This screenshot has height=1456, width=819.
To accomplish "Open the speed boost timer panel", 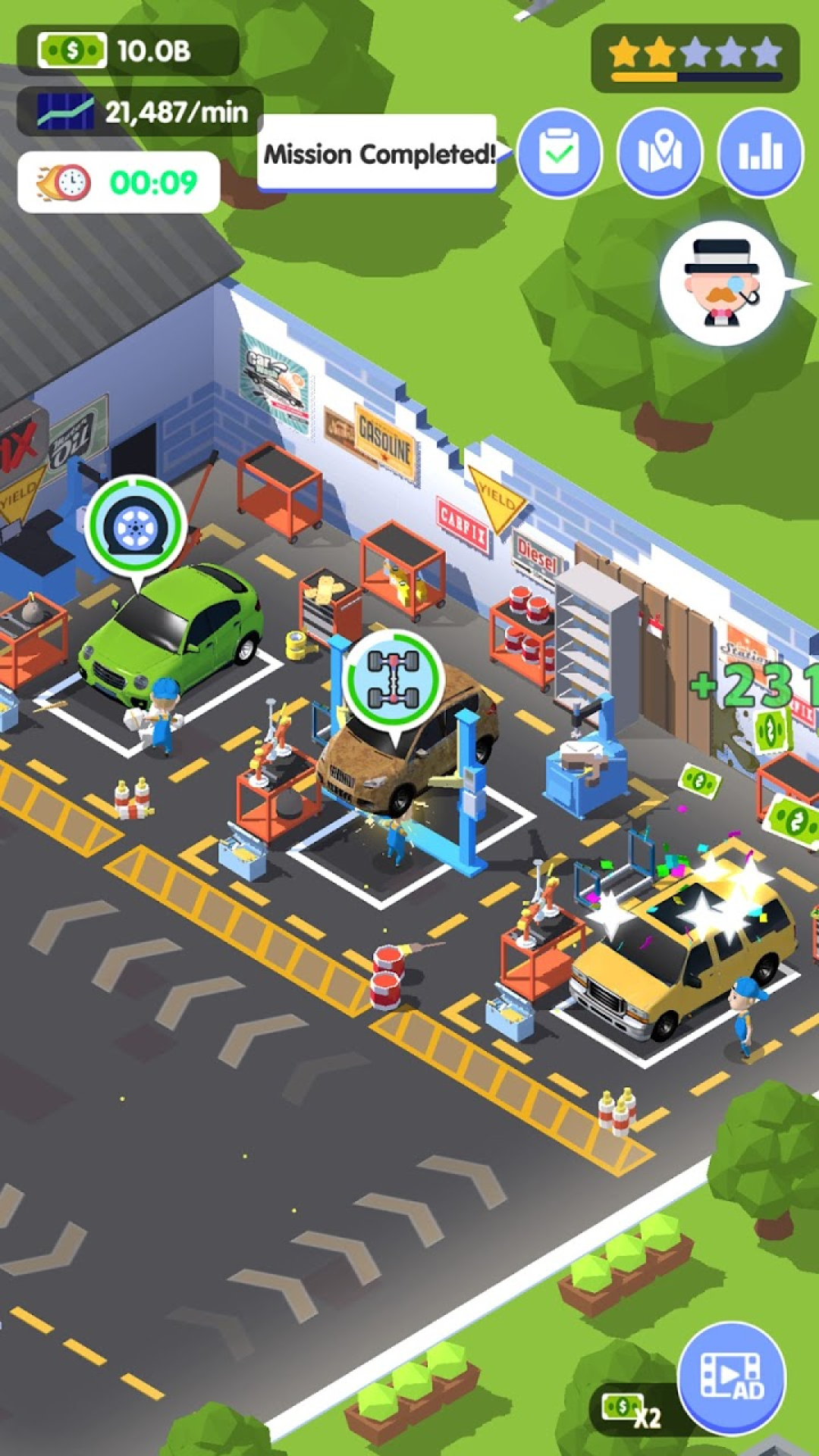I will (119, 183).
